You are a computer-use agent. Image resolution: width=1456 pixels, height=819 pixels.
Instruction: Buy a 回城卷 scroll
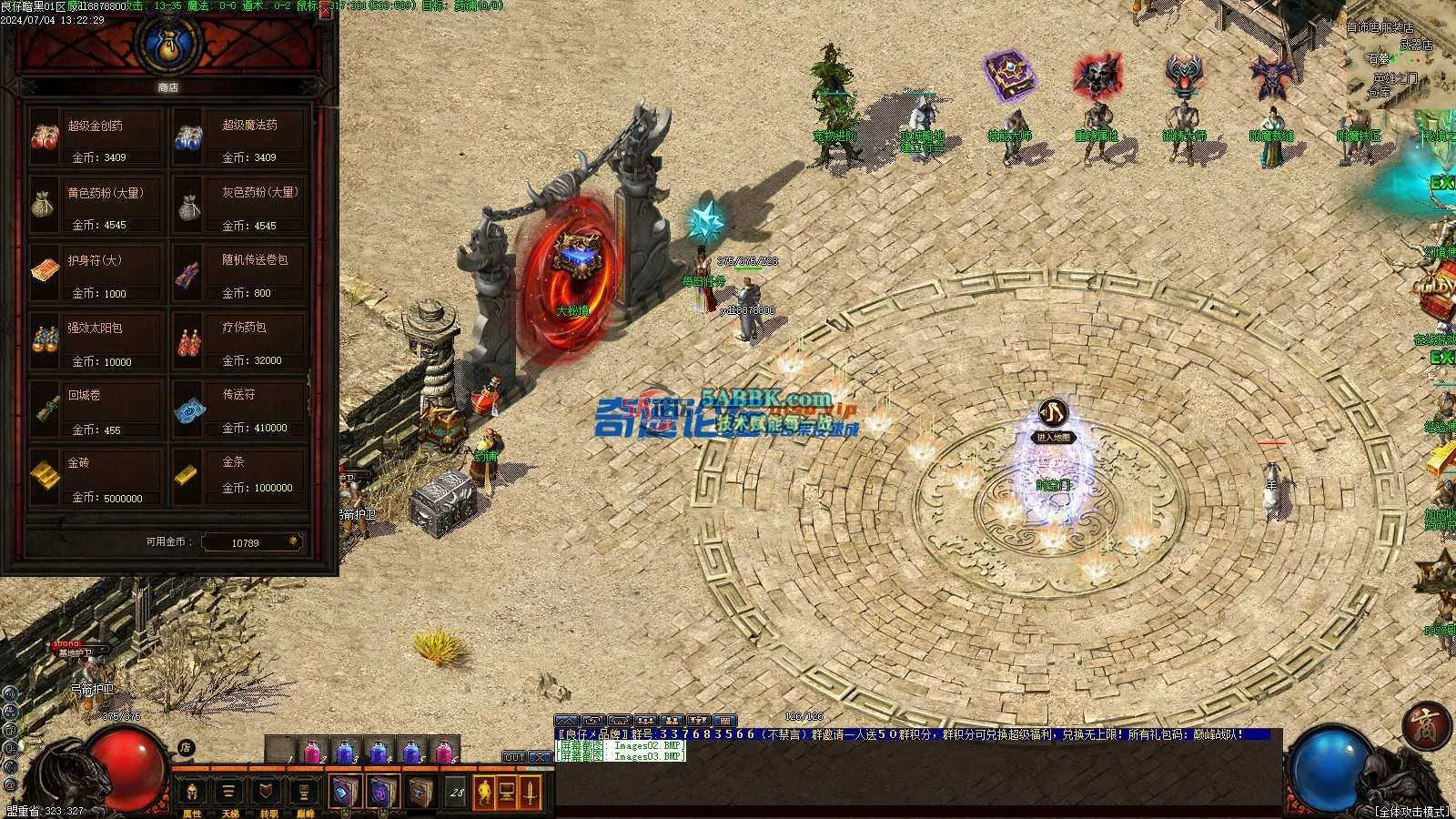coord(96,409)
